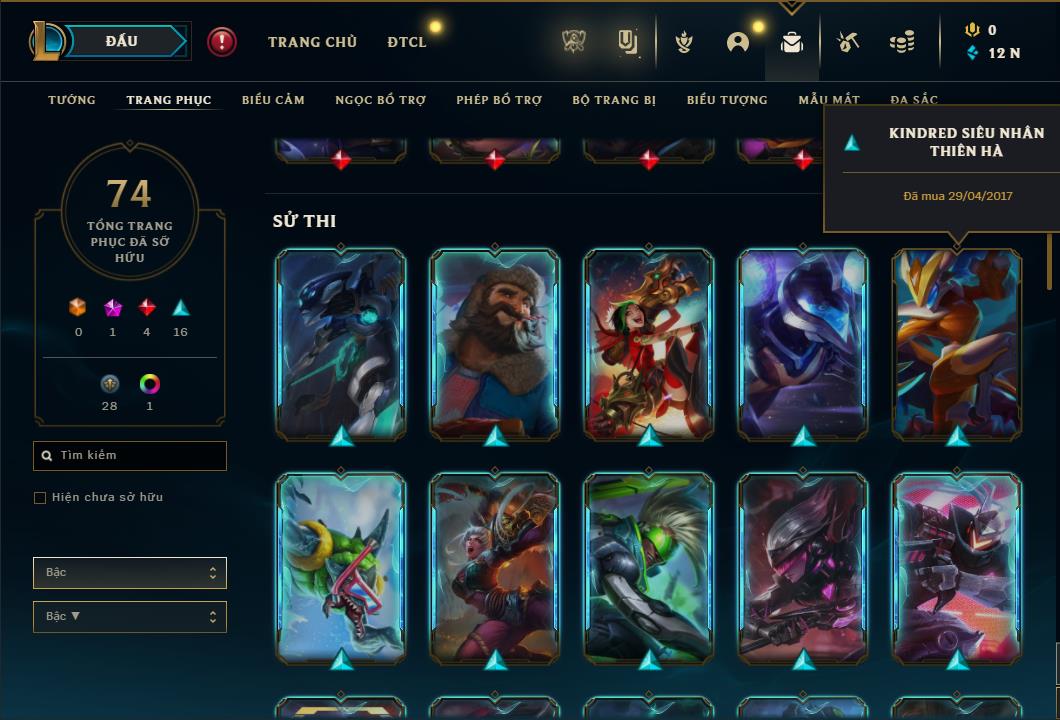The height and width of the screenshot is (720, 1060).
Task: Open the upper Bậc dropdown
Action: pos(130,573)
